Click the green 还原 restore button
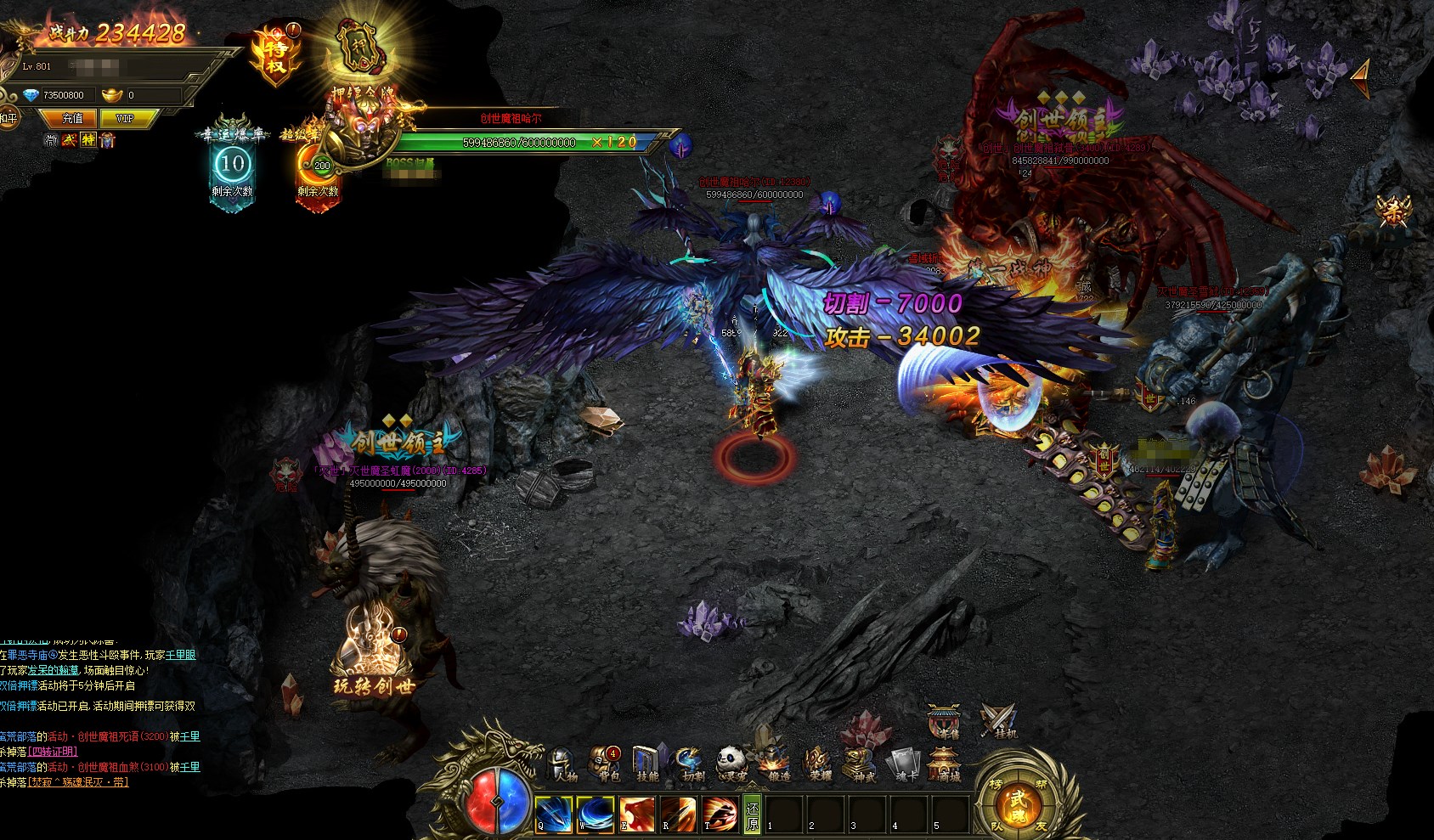 pos(752,815)
